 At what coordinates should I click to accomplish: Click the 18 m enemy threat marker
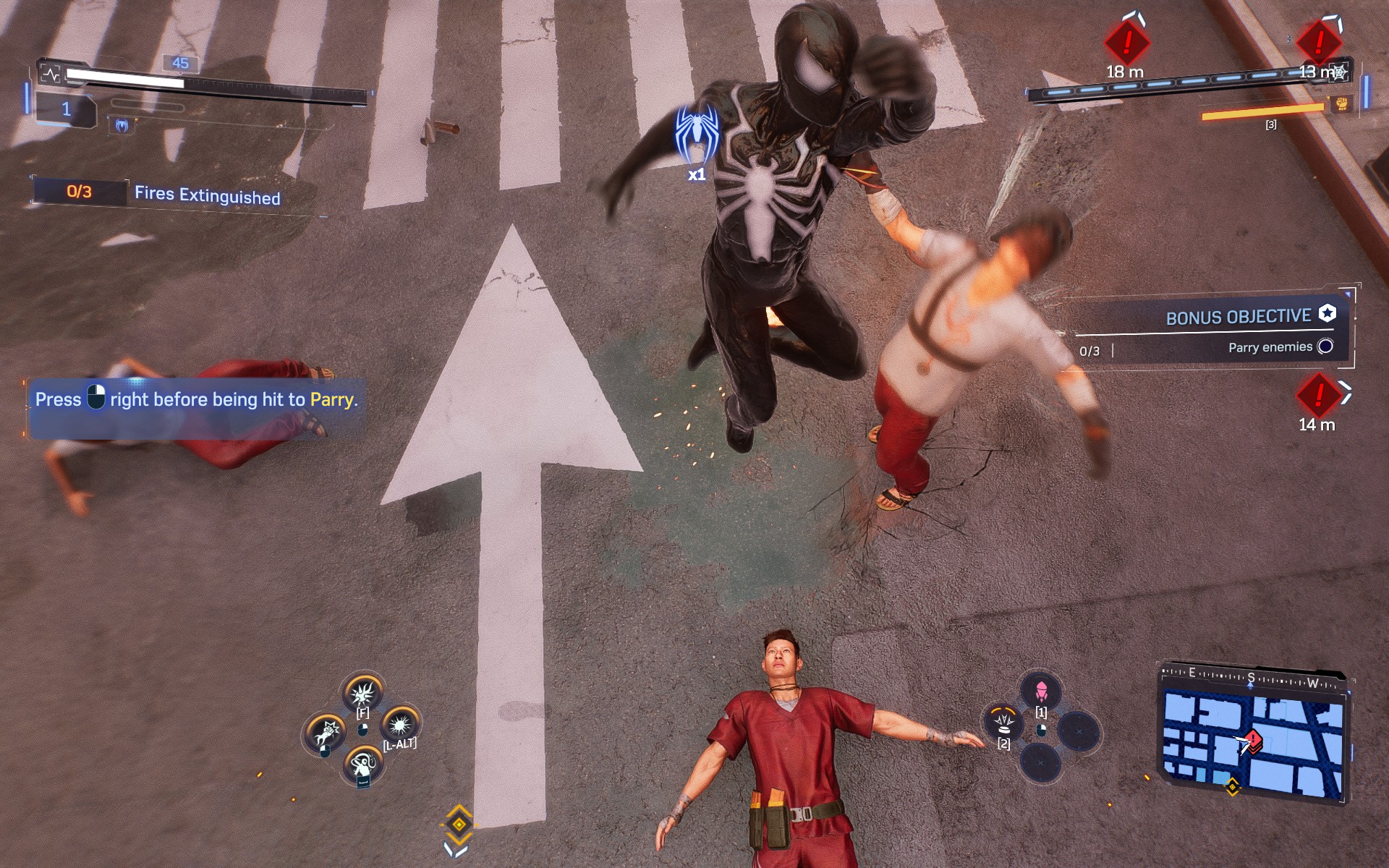point(1126,42)
